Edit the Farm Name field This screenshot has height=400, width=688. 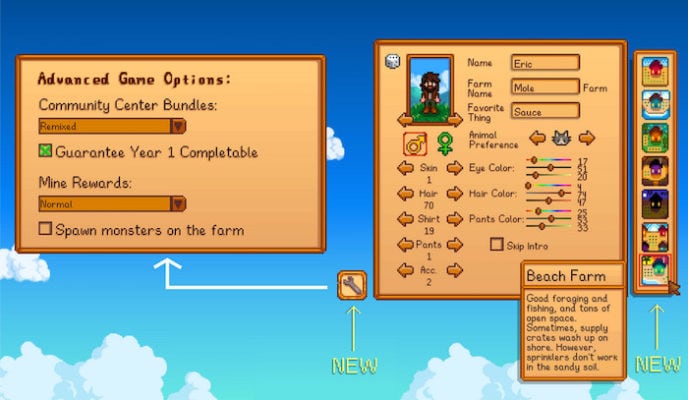pyautogui.click(x=545, y=87)
